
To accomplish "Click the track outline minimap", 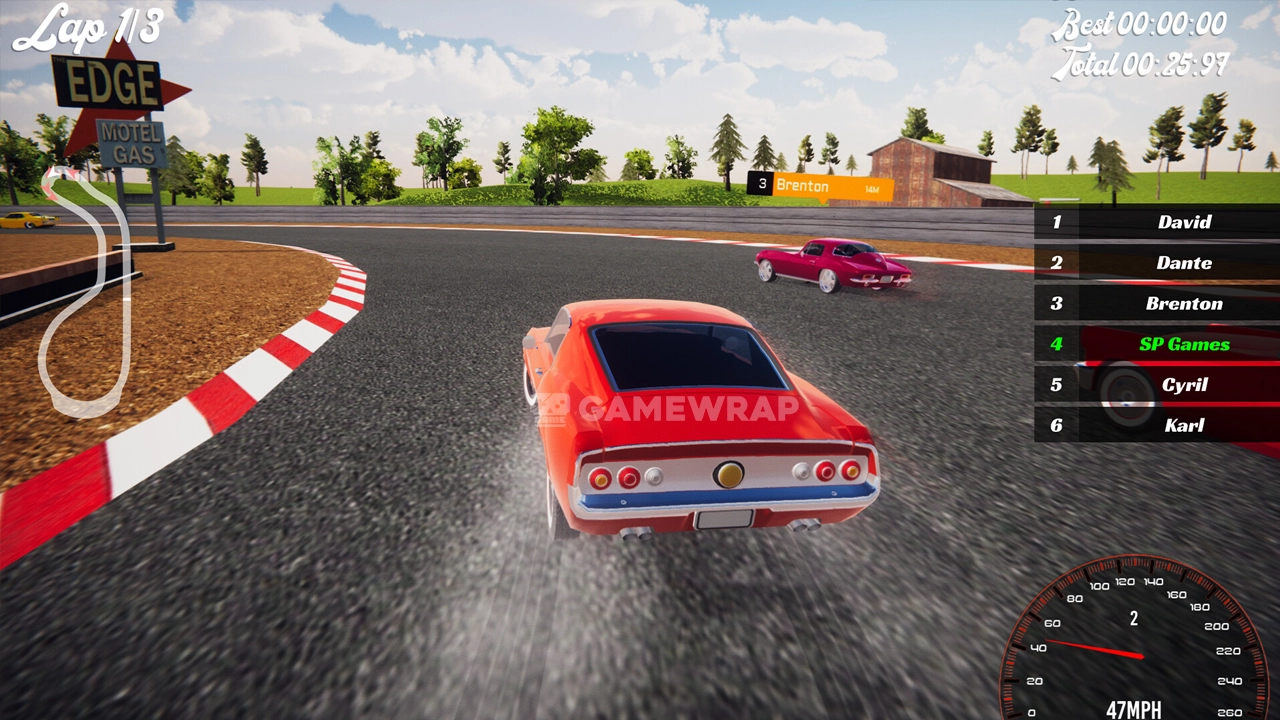I will point(86,292).
